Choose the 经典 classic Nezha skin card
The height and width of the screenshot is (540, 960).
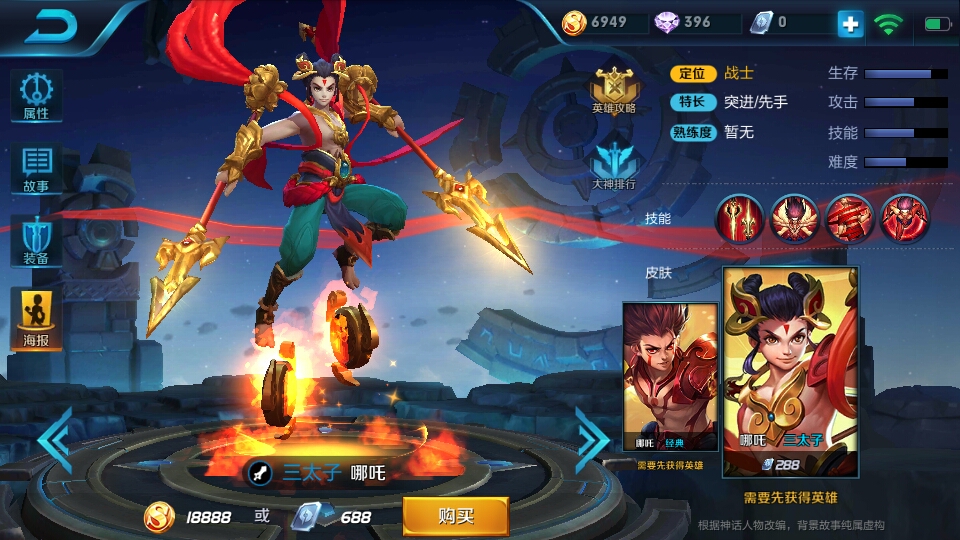coord(670,377)
